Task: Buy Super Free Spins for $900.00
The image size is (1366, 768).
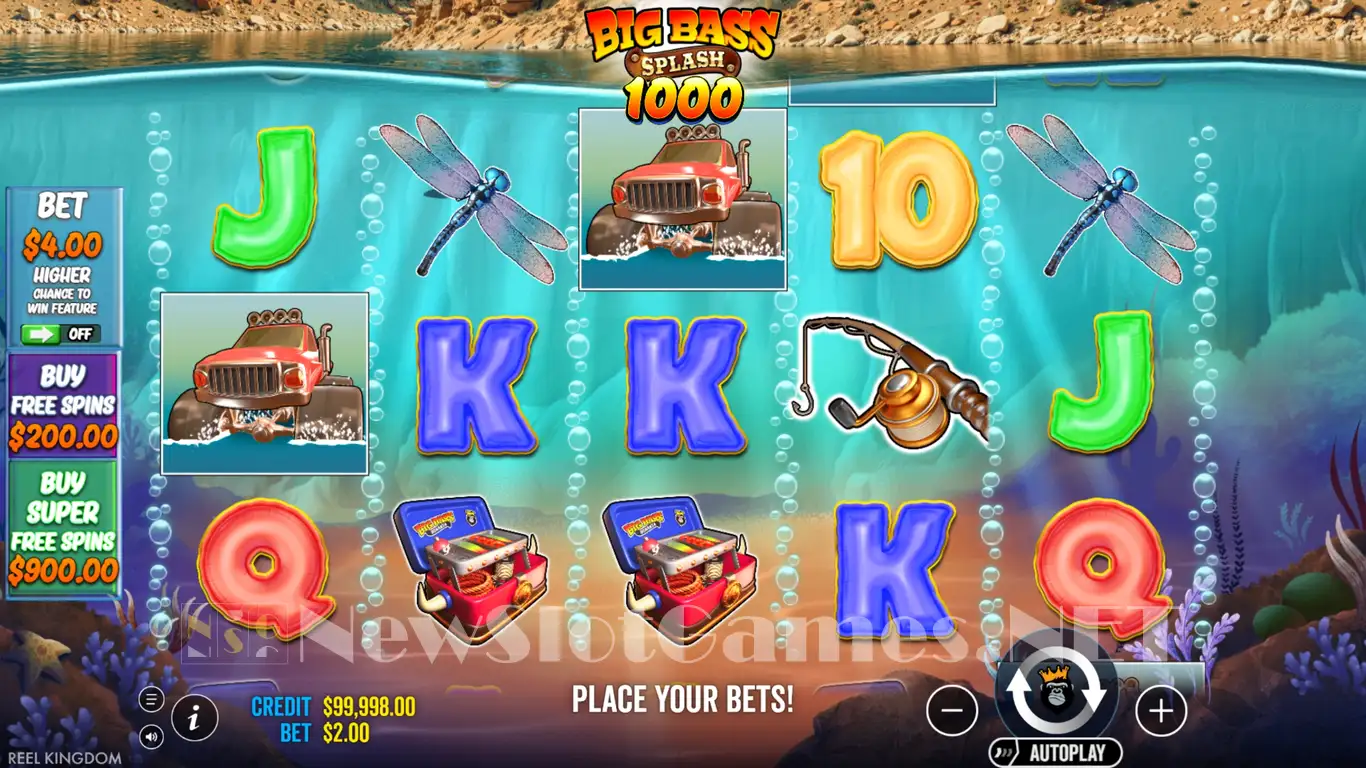Action: [63, 527]
